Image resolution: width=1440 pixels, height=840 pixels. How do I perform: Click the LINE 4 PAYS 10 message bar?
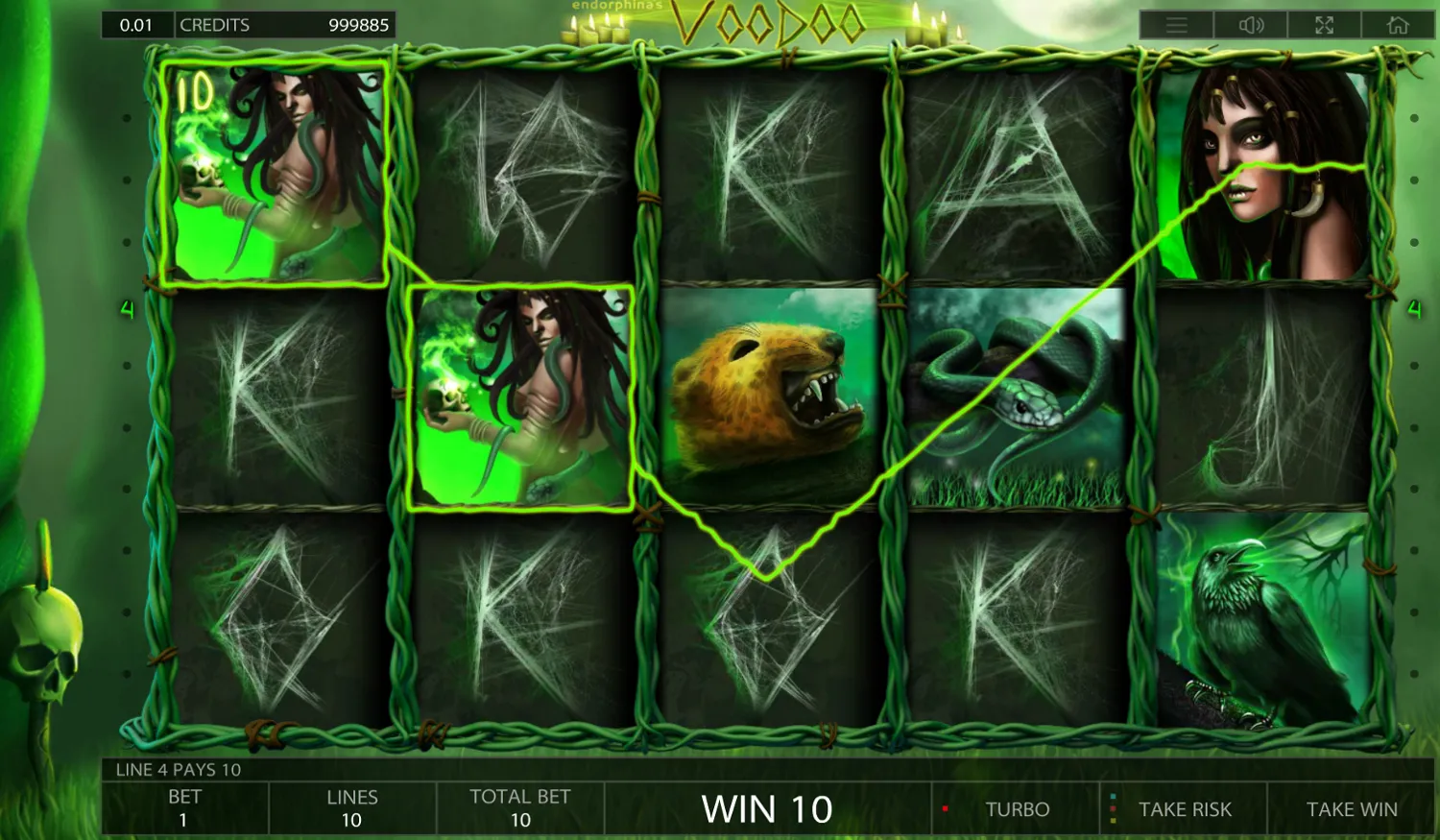[177, 770]
